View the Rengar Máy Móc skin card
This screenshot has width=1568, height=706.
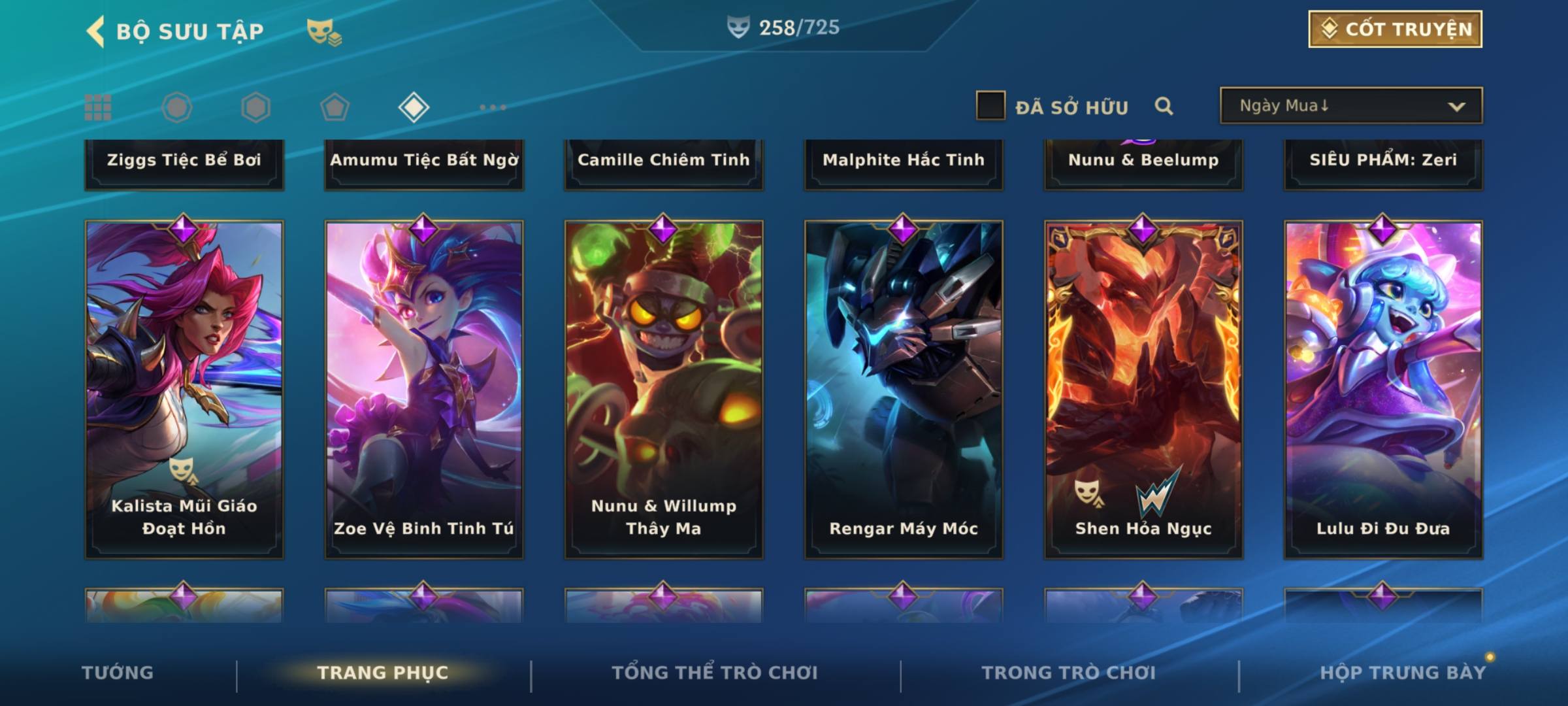(x=904, y=389)
